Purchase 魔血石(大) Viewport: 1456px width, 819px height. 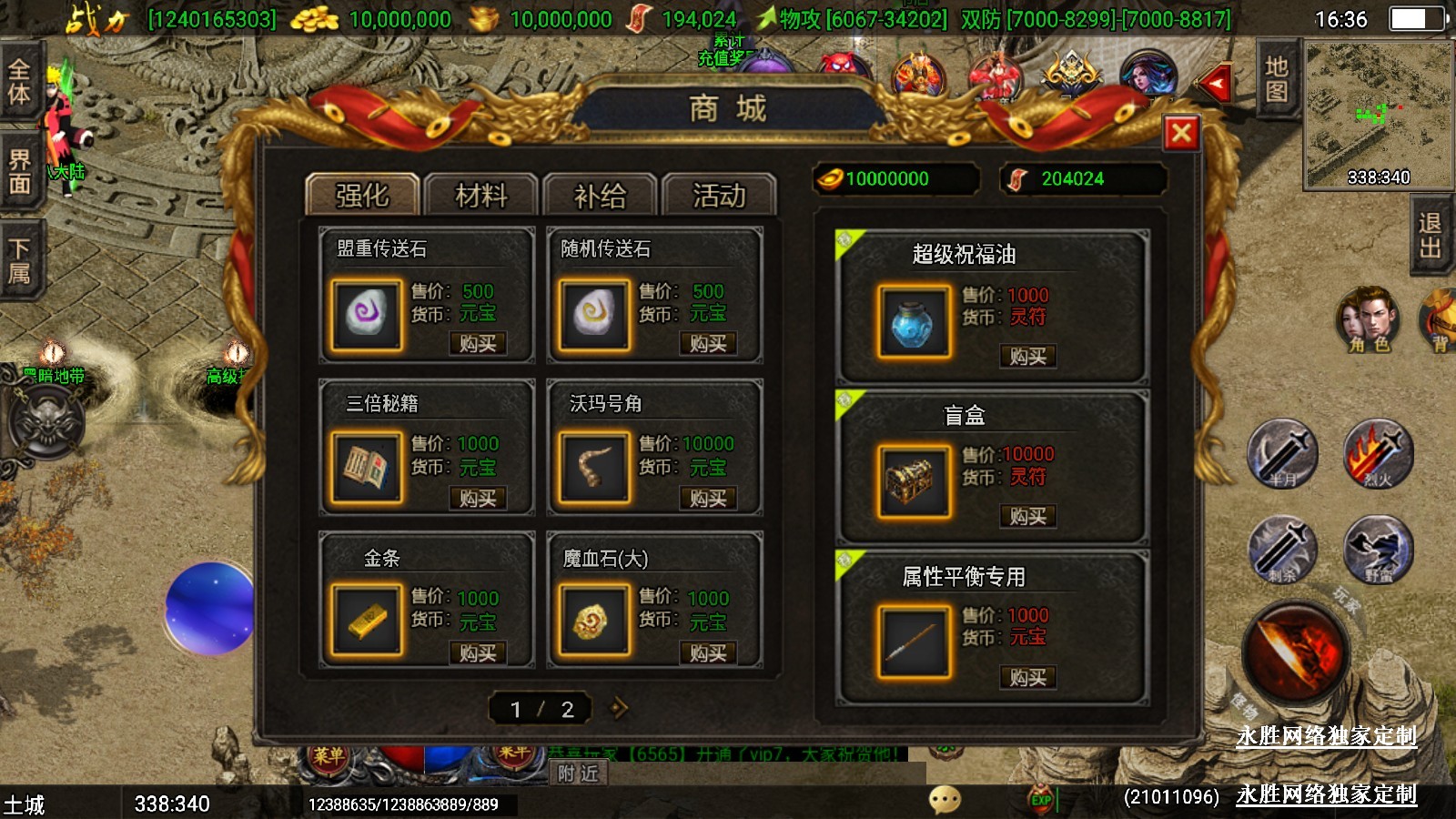click(x=707, y=653)
